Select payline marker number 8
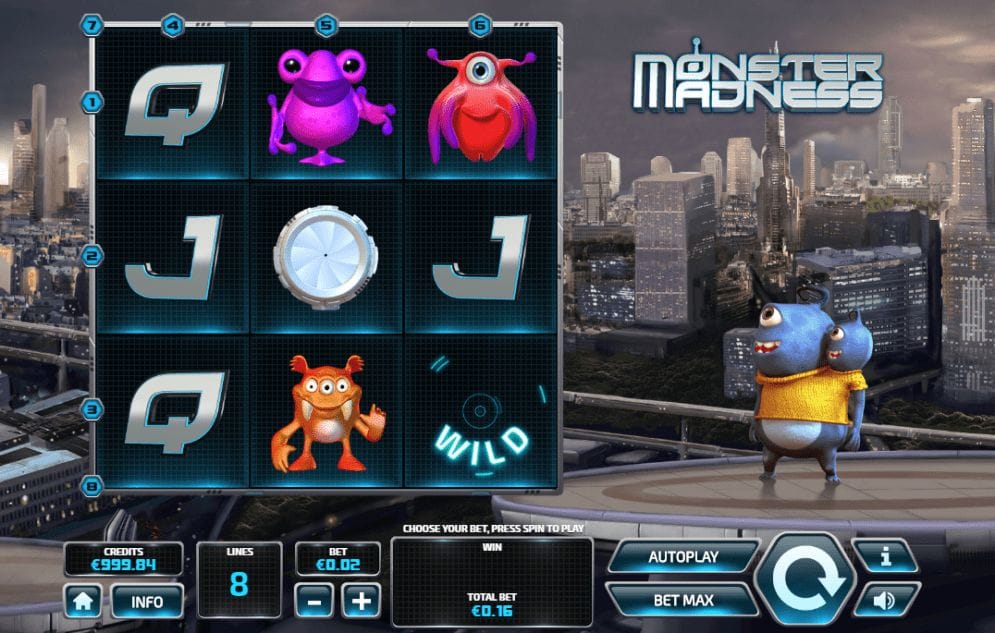Viewport: 995px width, 633px height. (93, 487)
